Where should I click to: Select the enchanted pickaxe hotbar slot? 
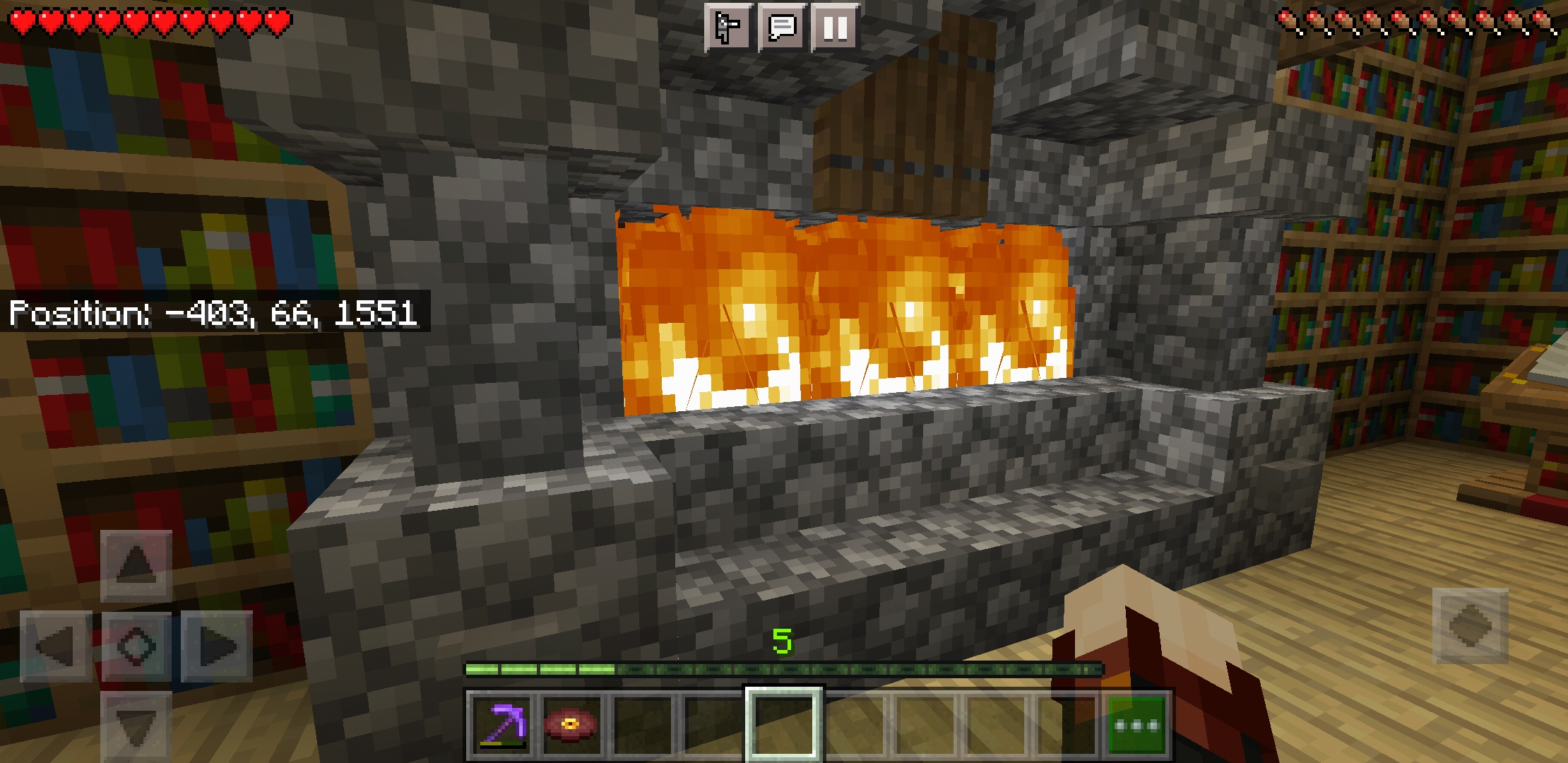(501, 726)
